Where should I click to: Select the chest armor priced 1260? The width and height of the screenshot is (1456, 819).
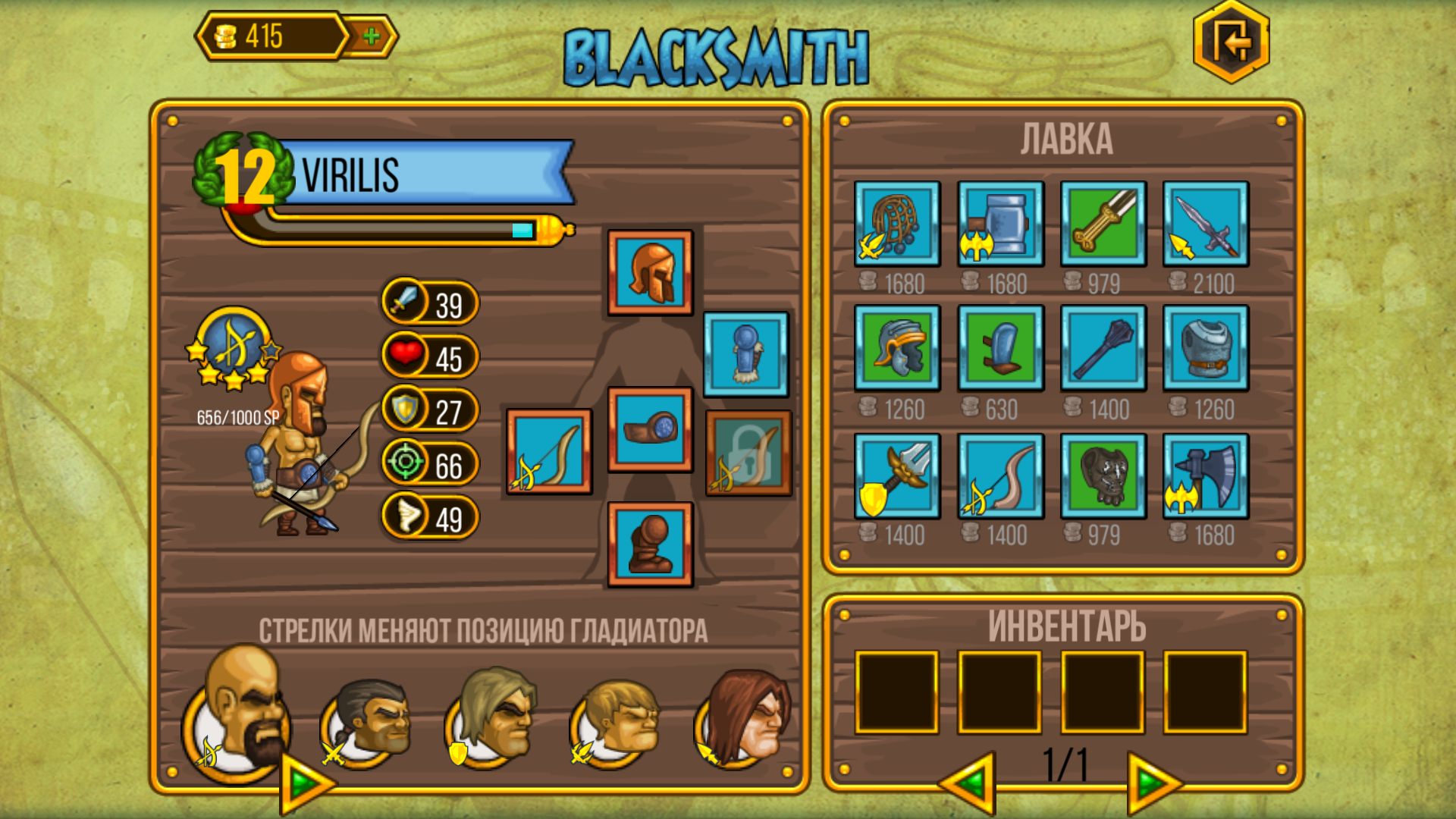[x=1204, y=350]
